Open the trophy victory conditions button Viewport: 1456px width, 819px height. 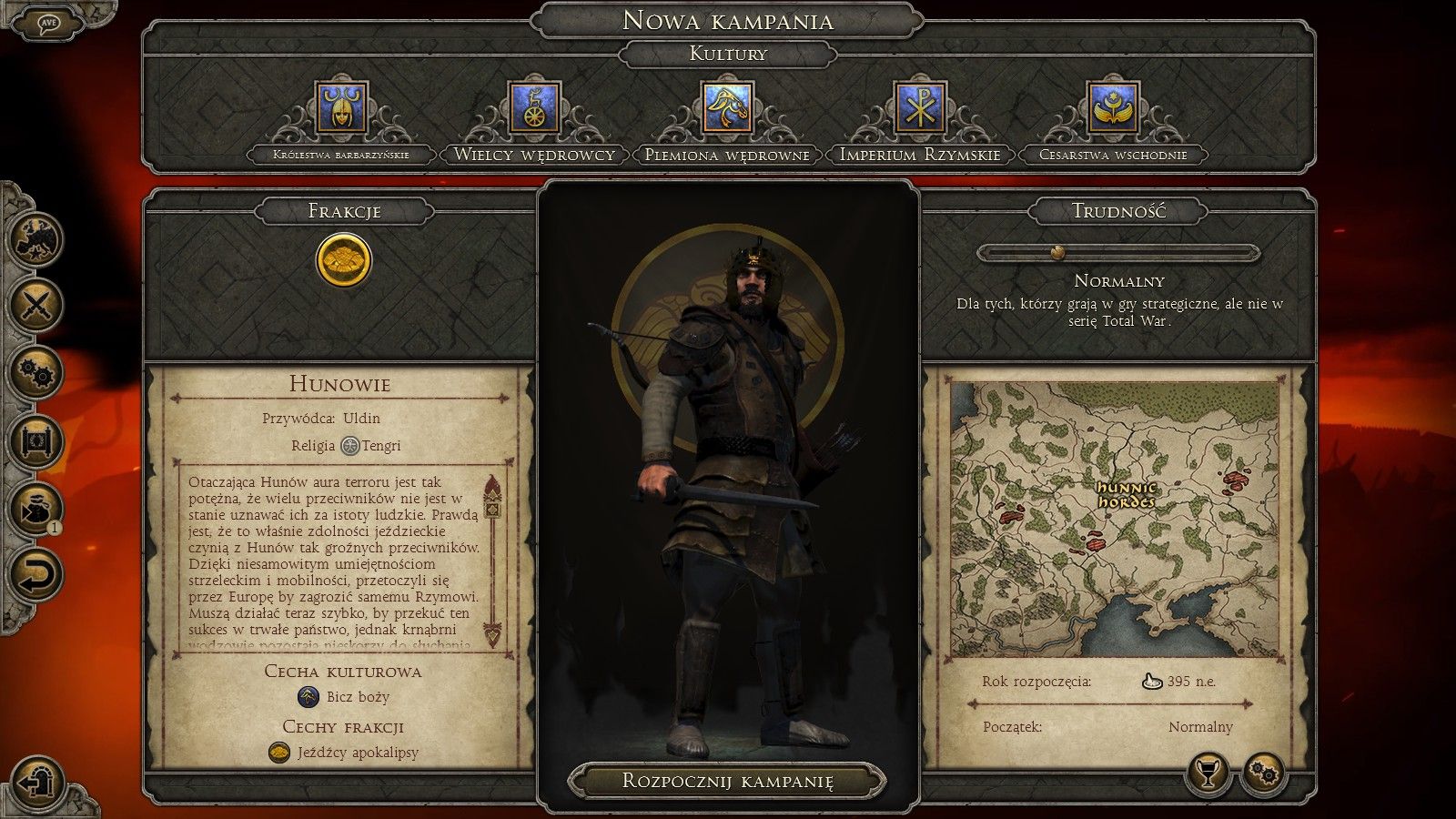click(x=1206, y=774)
